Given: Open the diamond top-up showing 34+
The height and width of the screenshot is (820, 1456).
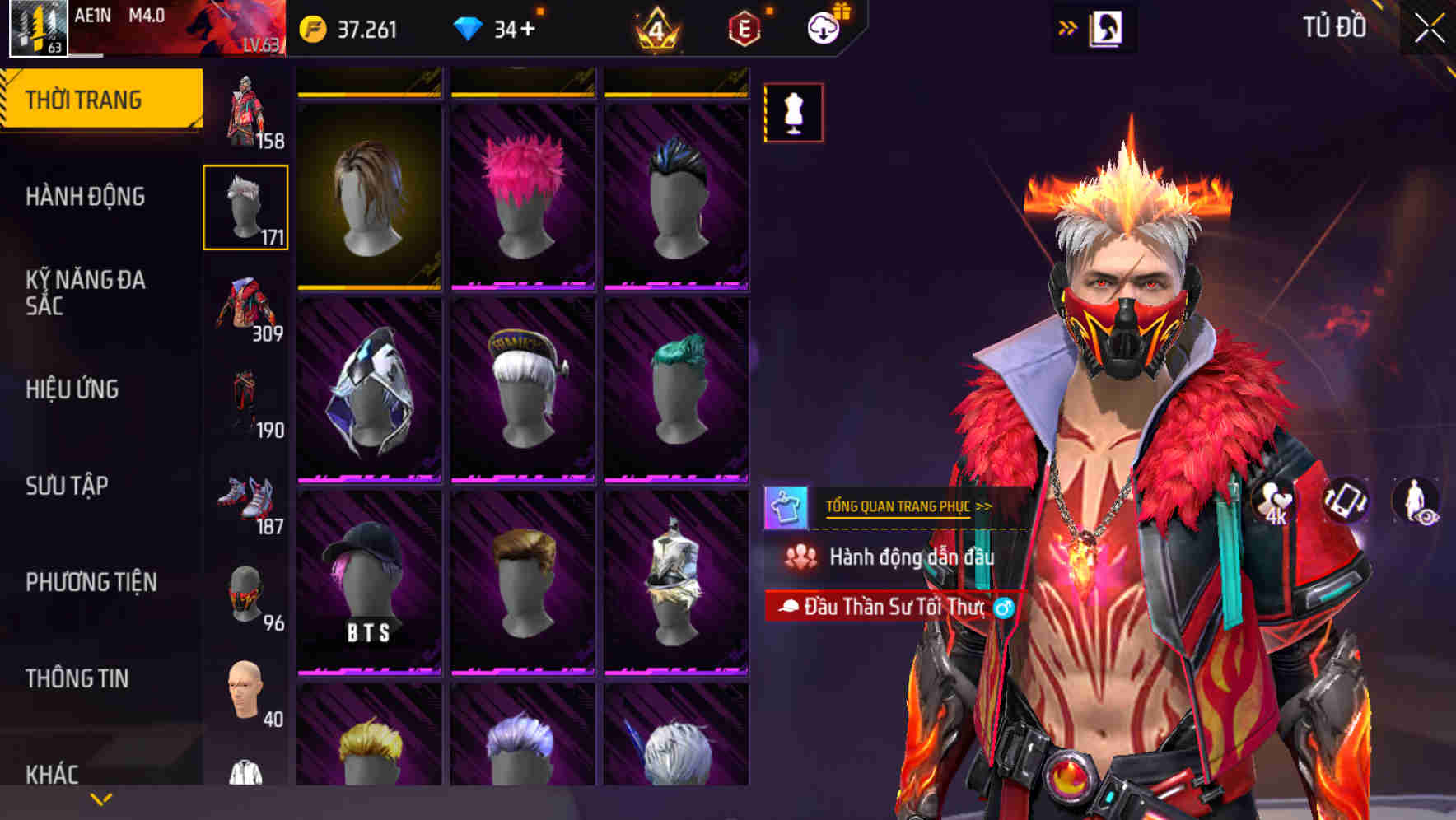Looking at the screenshot, I should [x=494, y=27].
